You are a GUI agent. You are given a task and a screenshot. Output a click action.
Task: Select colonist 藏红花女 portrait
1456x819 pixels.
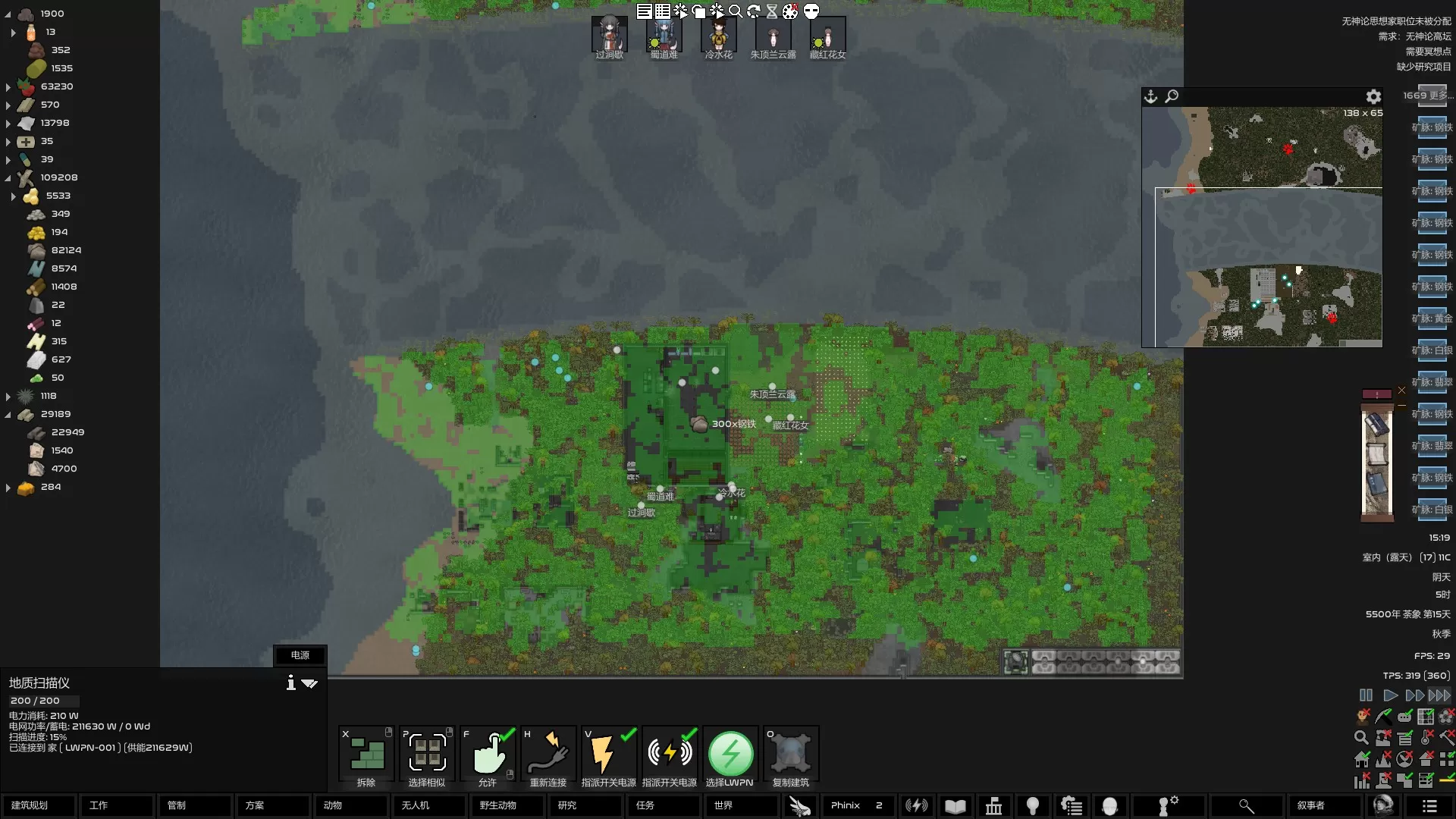pyautogui.click(x=827, y=36)
